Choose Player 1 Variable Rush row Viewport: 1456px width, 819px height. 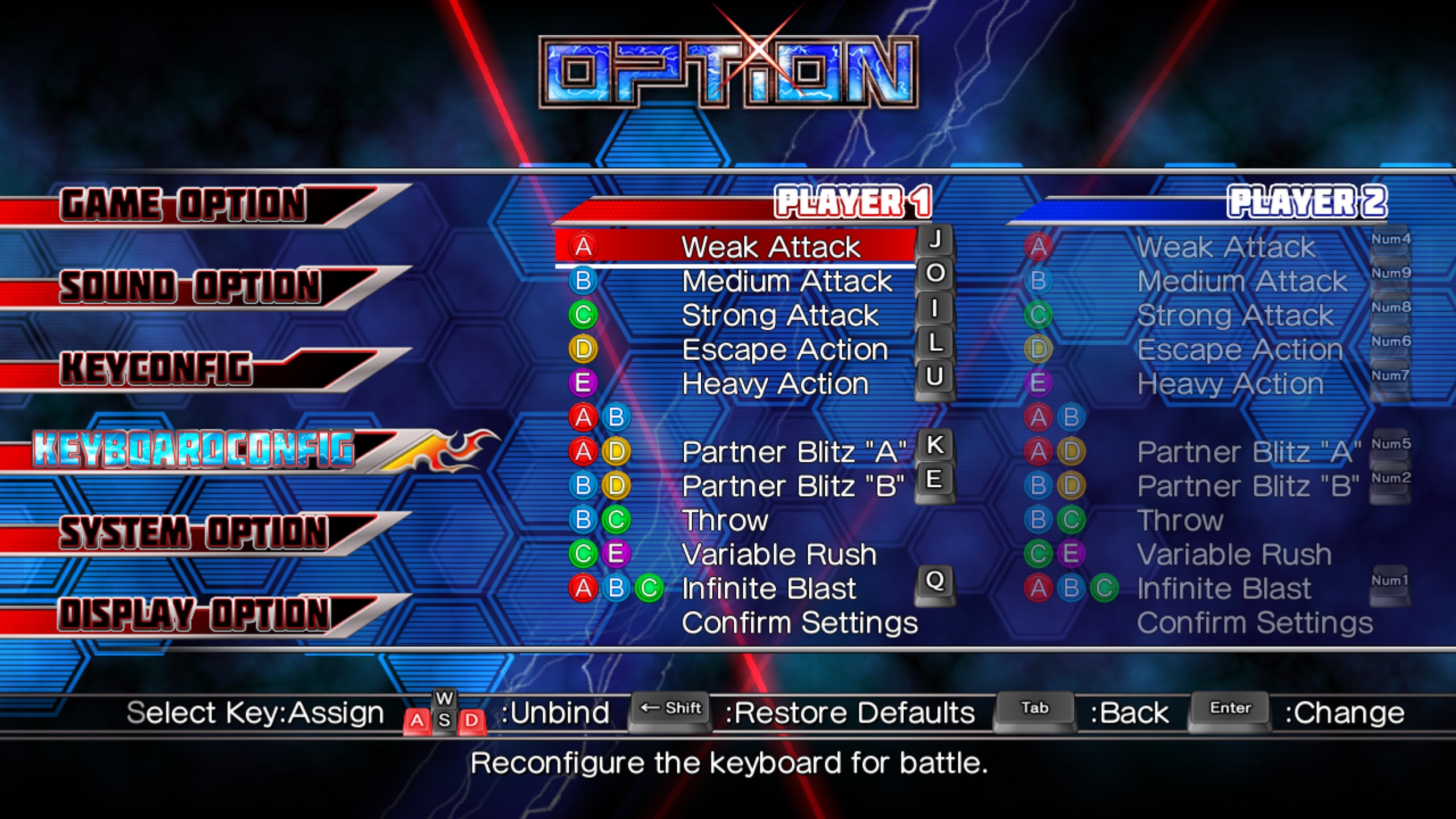[x=779, y=555]
